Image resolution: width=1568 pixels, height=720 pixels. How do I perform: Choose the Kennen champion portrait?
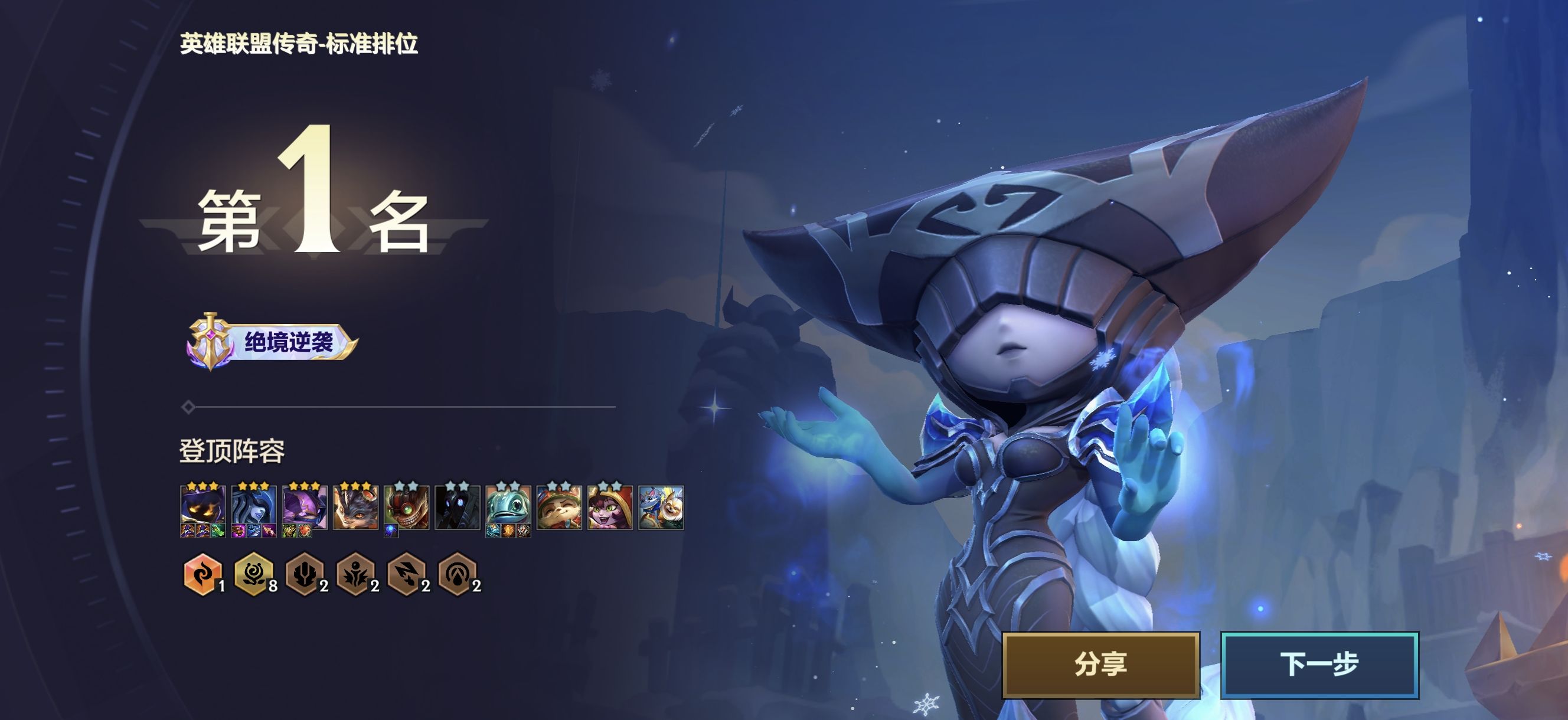[x=305, y=506]
